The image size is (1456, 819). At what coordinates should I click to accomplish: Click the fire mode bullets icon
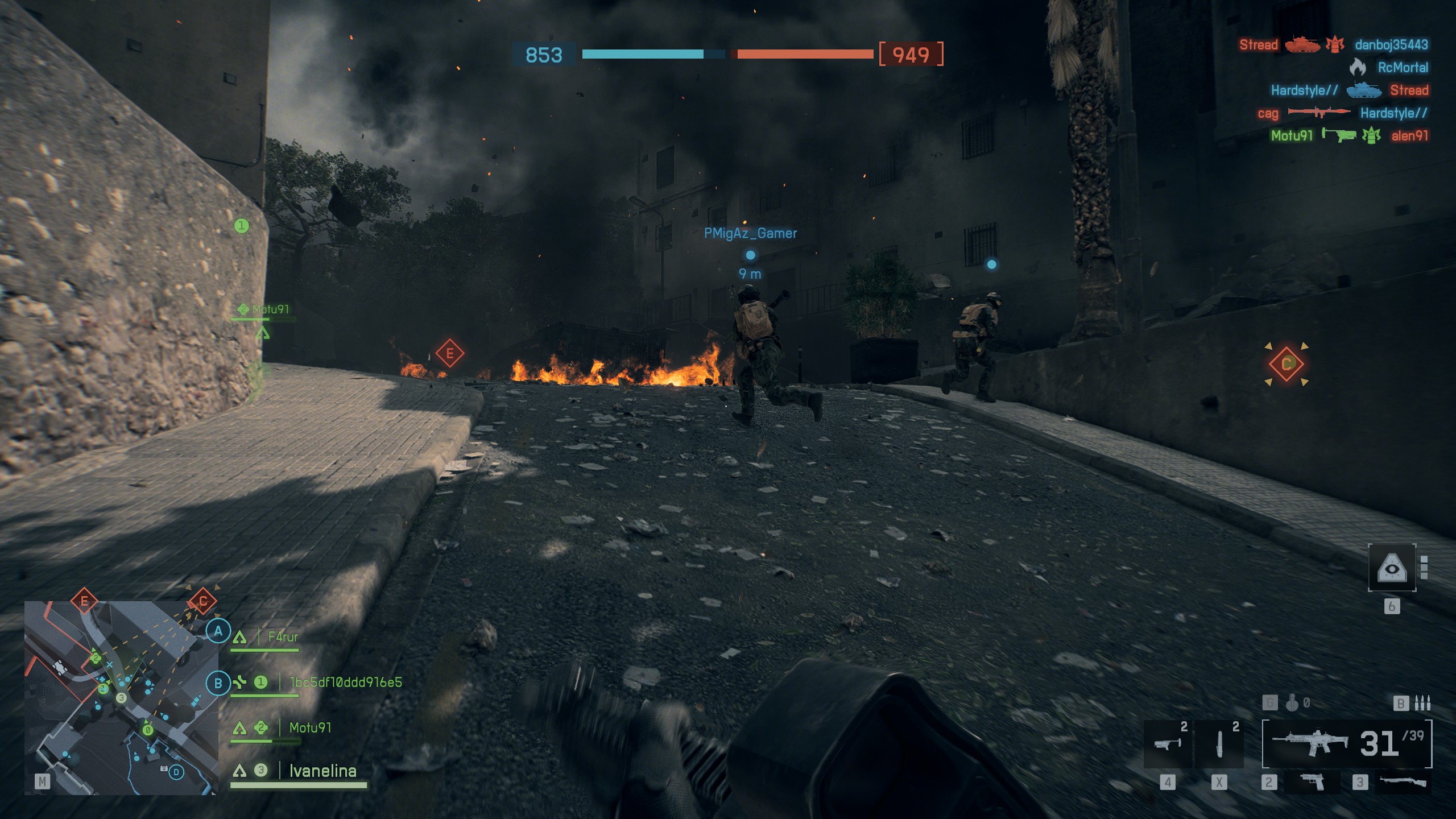coord(1422,704)
